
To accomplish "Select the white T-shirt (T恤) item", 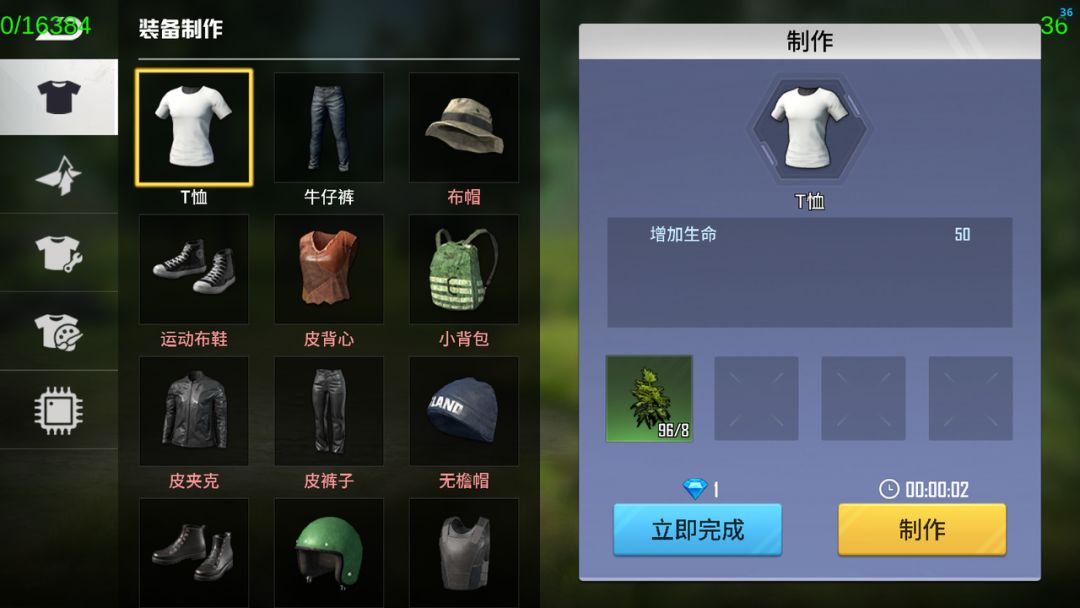I will [194, 127].
